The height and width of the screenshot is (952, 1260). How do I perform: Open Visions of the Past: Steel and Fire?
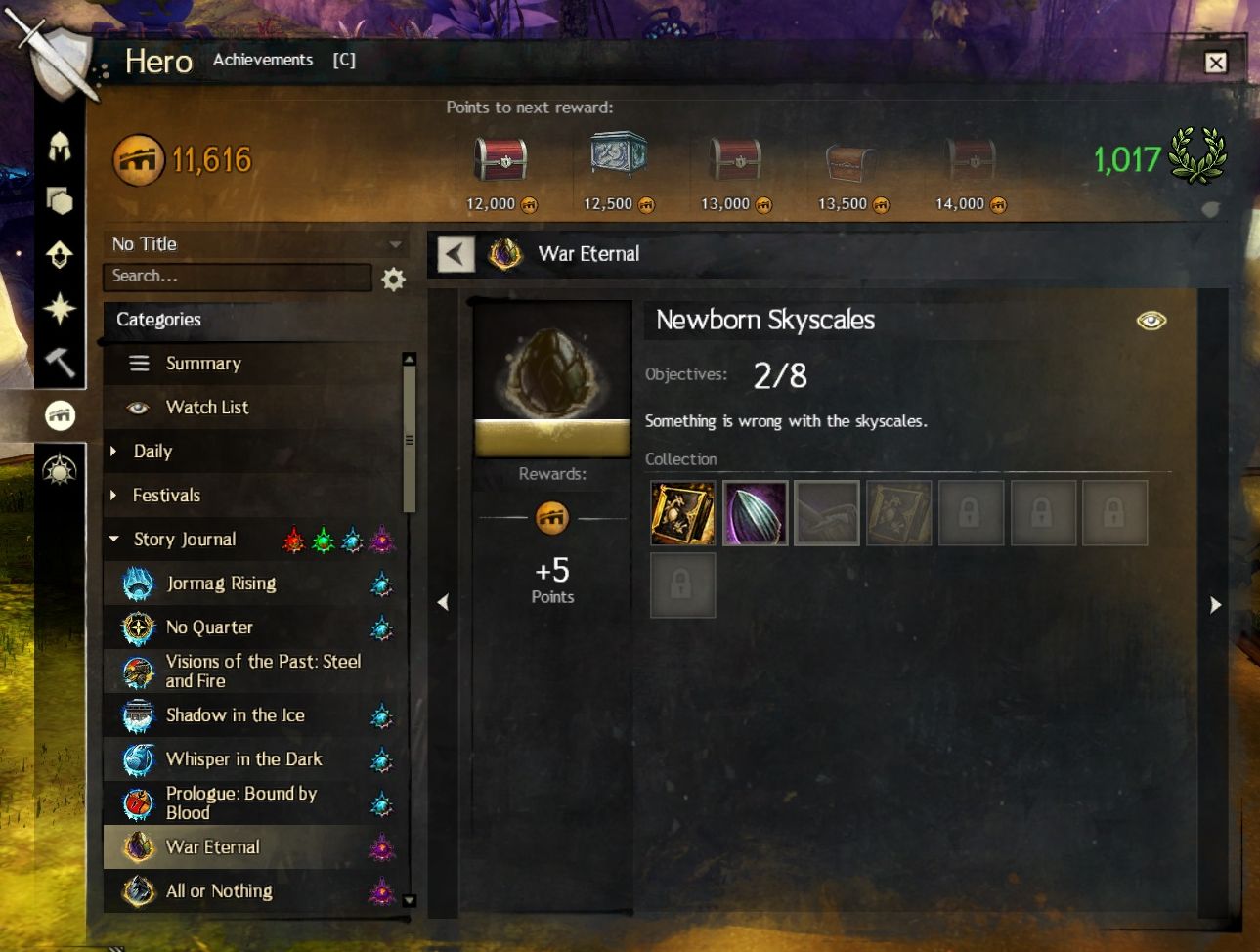[x=262, y=671]
